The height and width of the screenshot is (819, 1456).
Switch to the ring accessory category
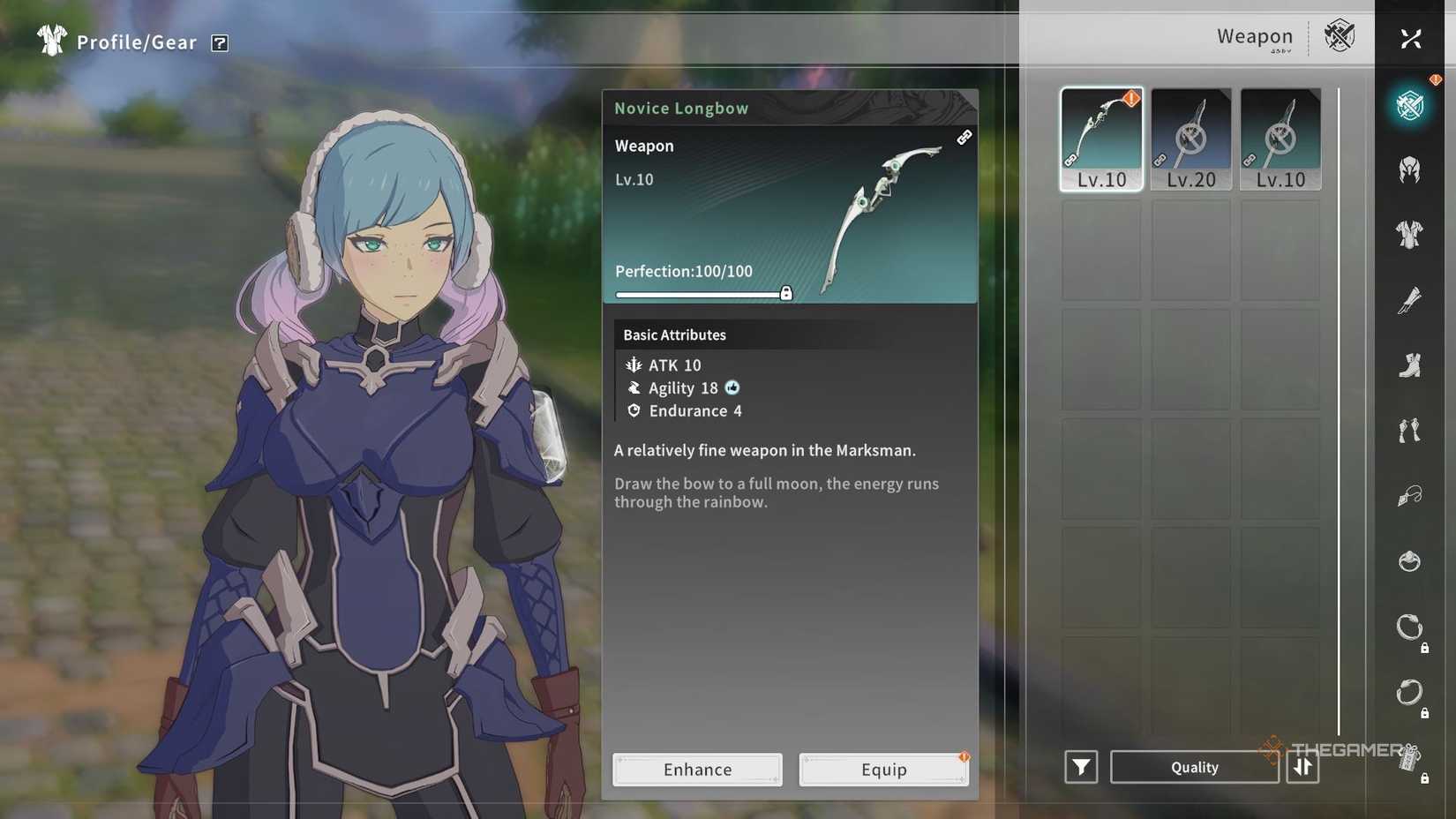click(1409, 561)
